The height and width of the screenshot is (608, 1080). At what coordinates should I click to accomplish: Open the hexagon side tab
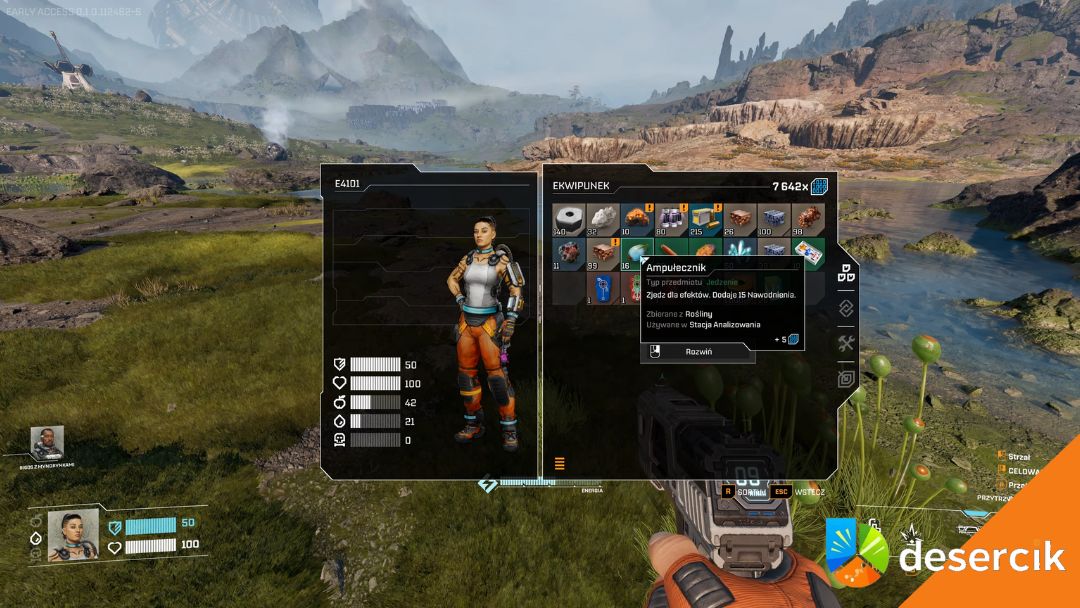pyautogui.click(x=846, y=379)
